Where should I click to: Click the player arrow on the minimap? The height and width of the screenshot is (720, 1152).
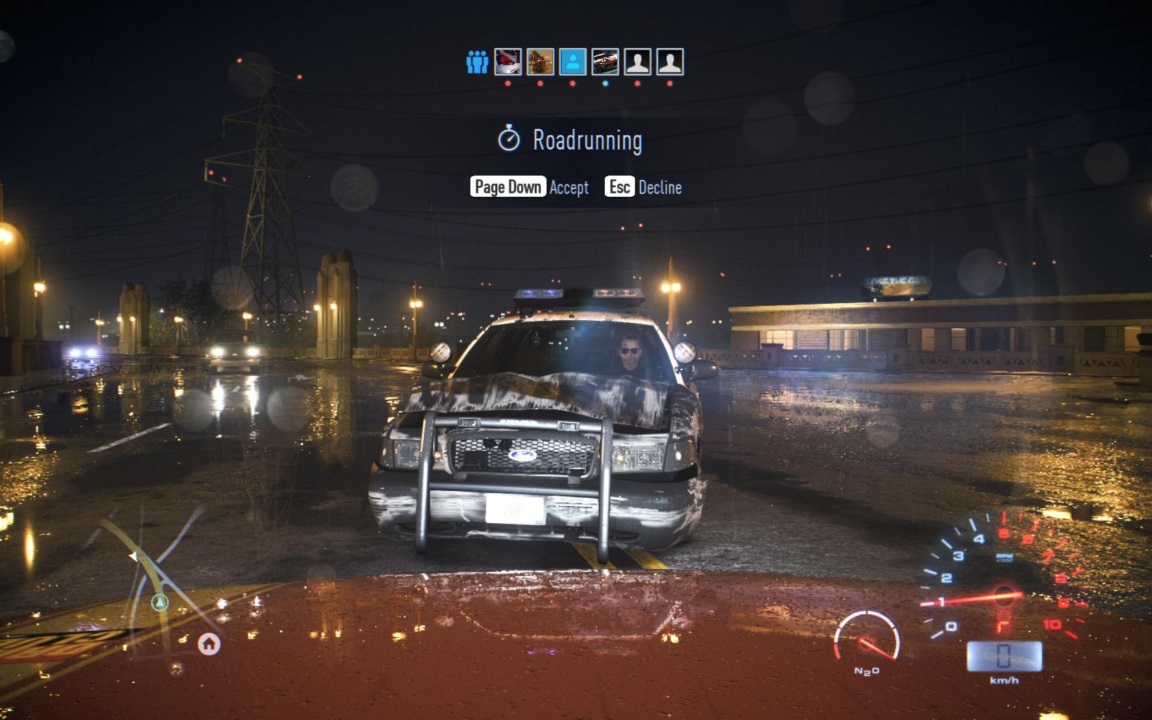(159, 602)
